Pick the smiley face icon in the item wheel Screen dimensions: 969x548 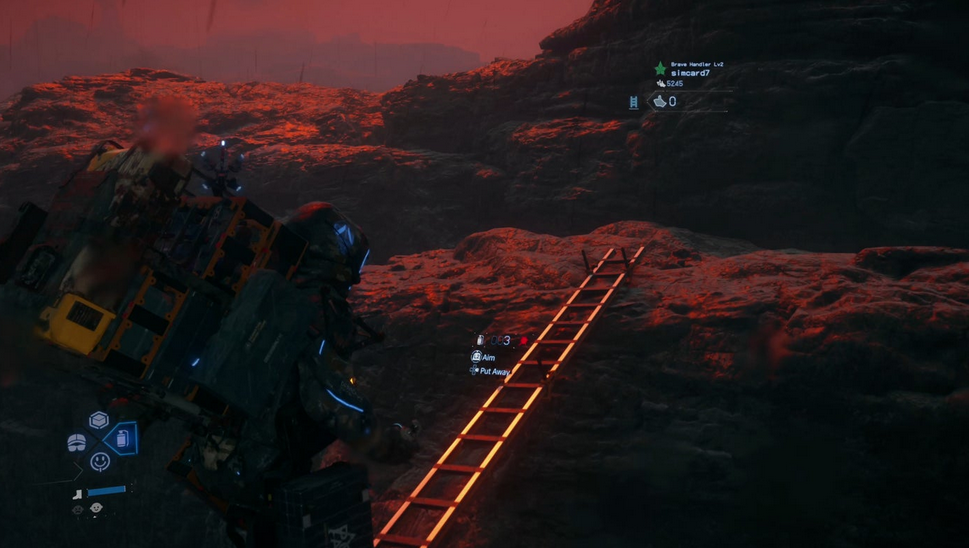click(99, 461)
